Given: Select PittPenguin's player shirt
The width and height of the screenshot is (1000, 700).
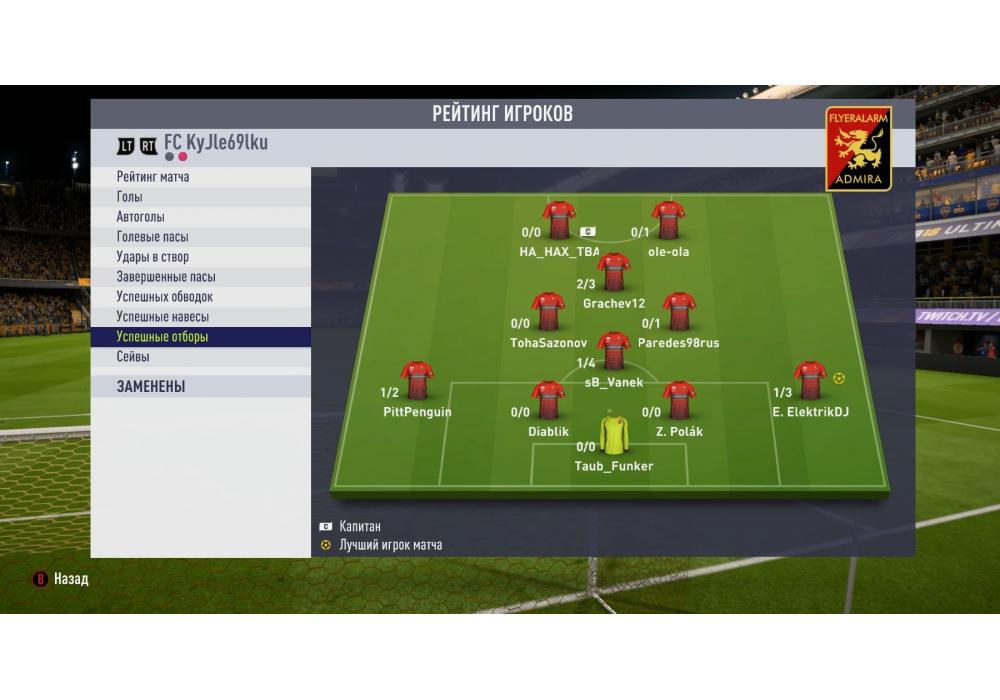Looking at the screenshot, I should (x=416, y=380).
